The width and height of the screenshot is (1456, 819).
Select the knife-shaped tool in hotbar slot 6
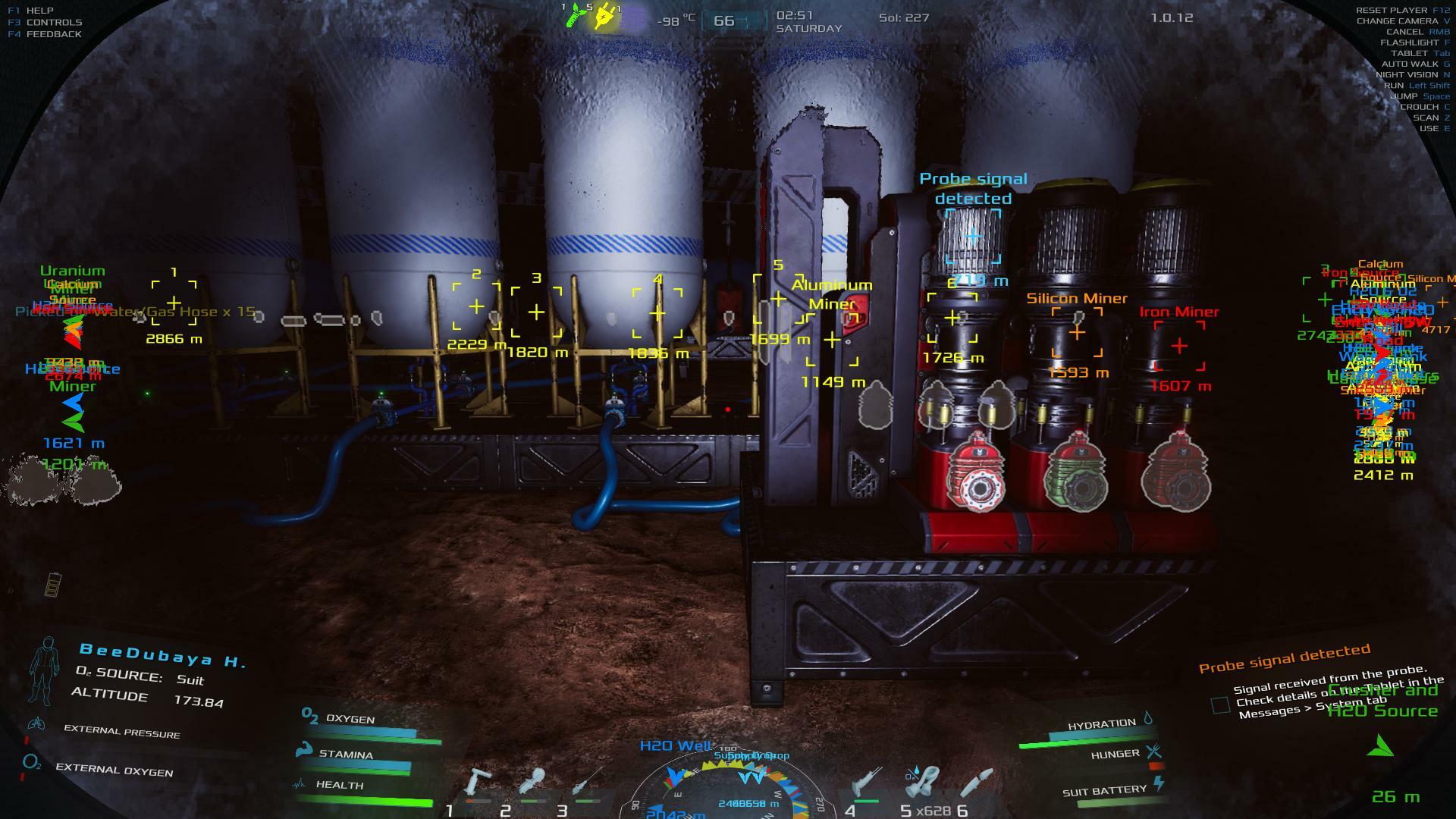977,783
